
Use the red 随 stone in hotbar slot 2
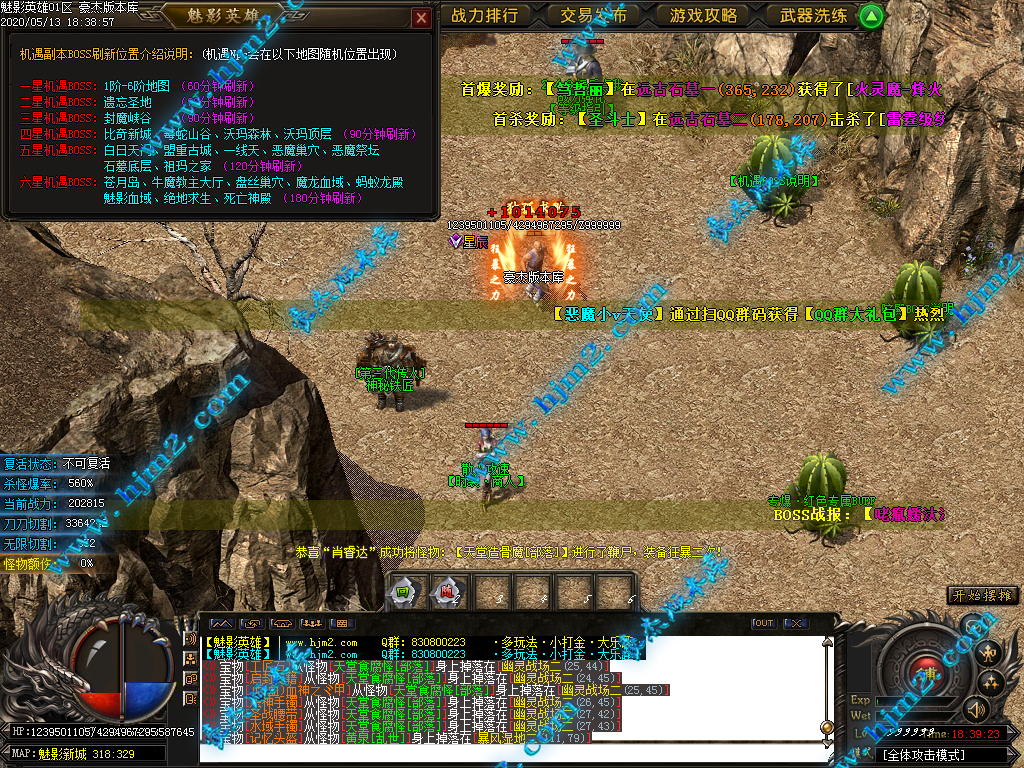pyautogui.click(x=445, y=591)
